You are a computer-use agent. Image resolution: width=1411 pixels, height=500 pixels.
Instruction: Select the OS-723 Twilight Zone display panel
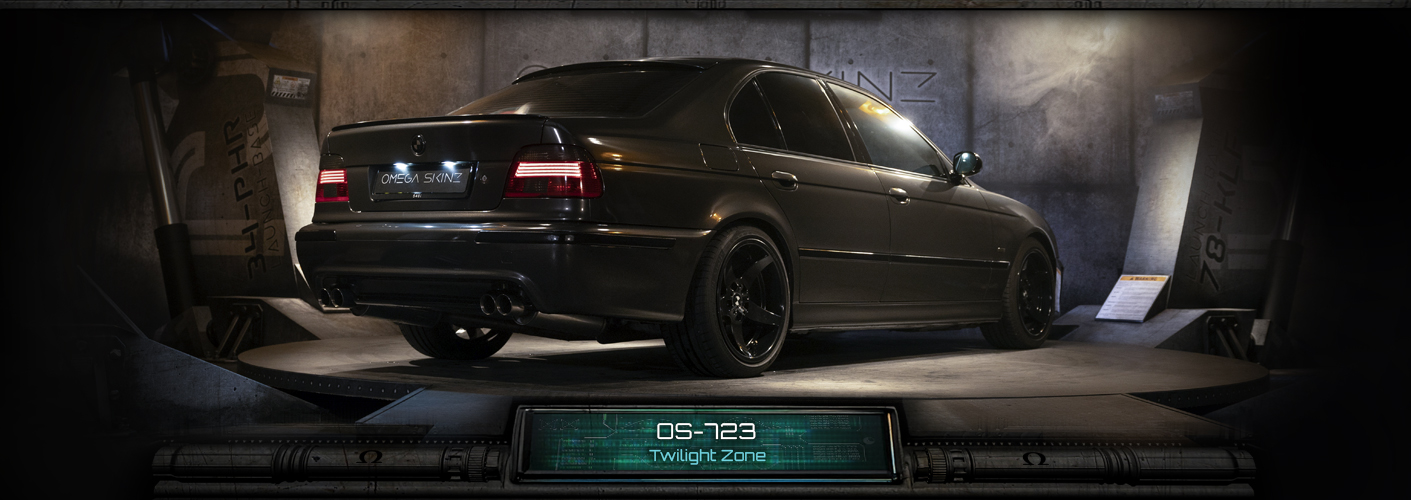click(707, 443)
